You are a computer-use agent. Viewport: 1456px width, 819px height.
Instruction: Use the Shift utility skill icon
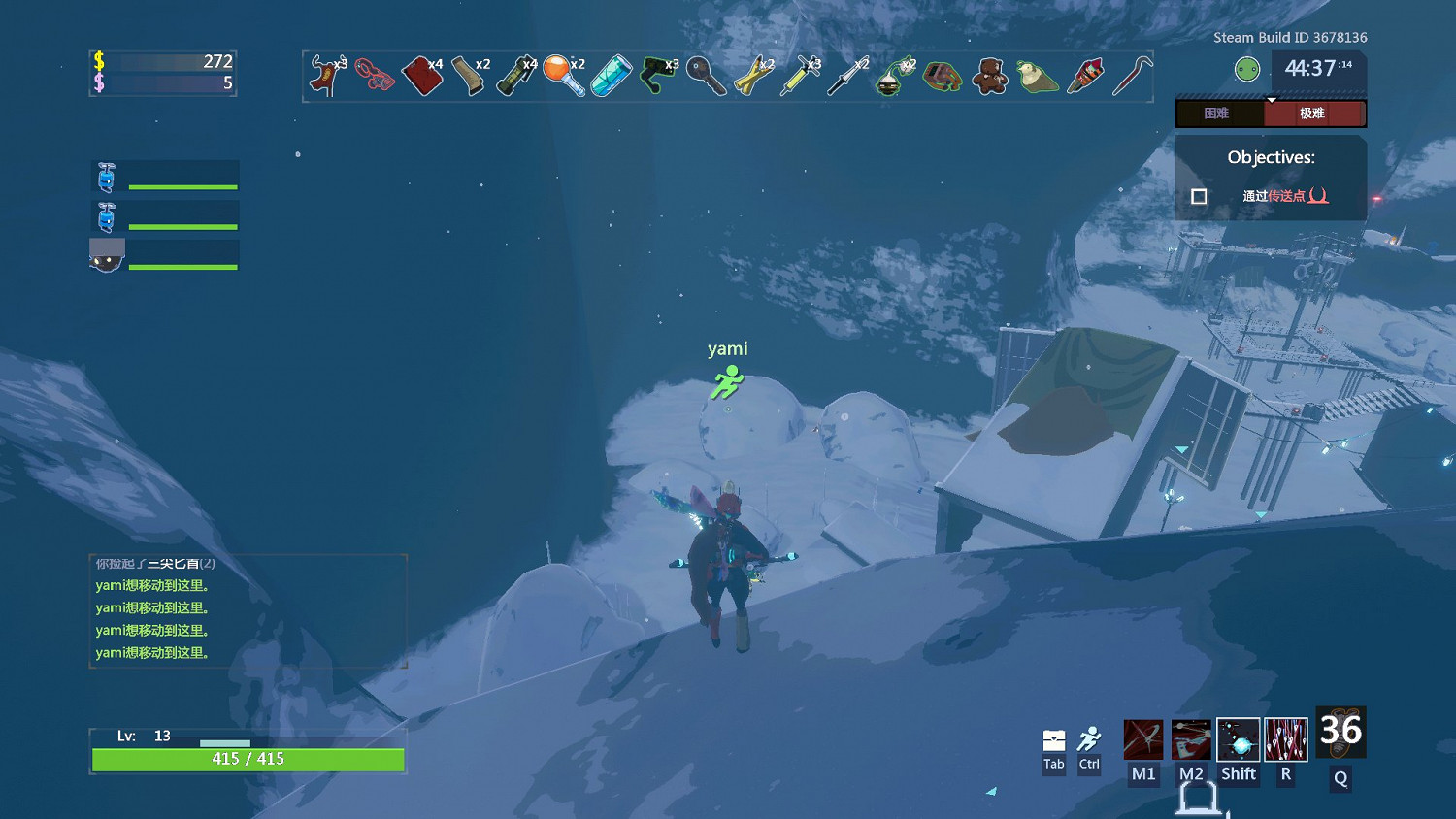[x=1239, y=739]
